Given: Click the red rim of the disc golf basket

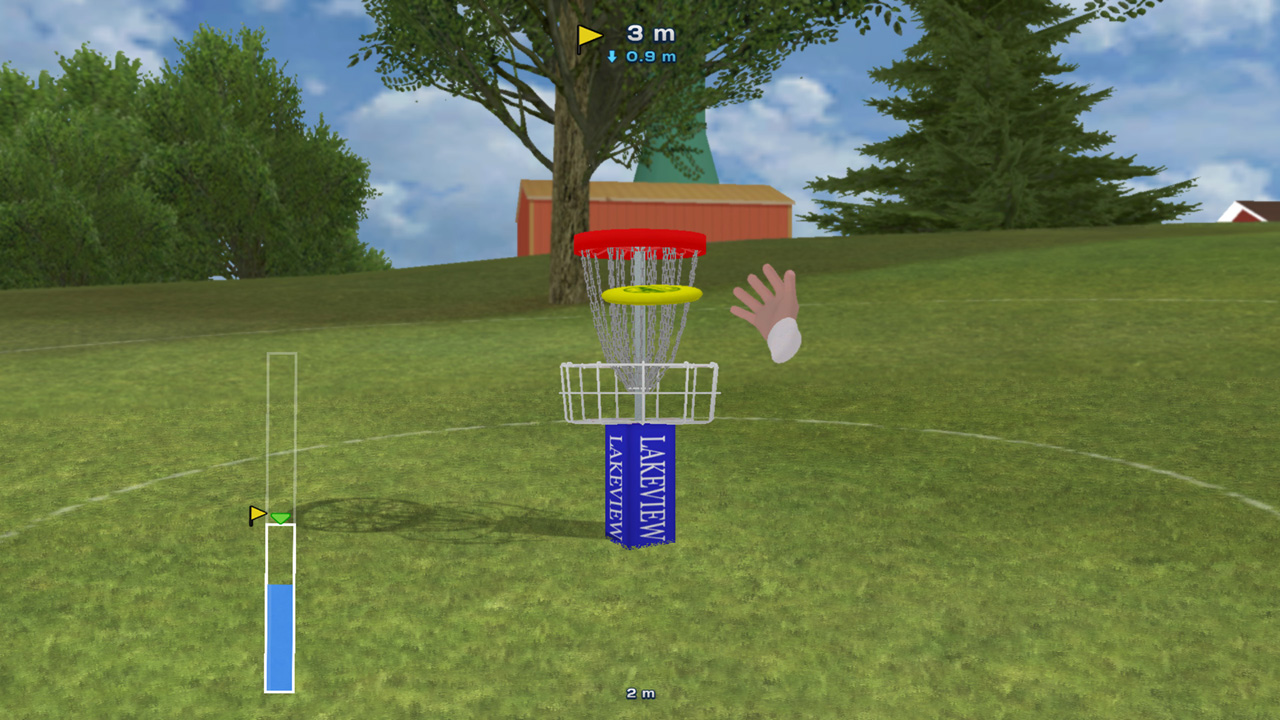Looking at the screenshot, I should coord(641,242).
